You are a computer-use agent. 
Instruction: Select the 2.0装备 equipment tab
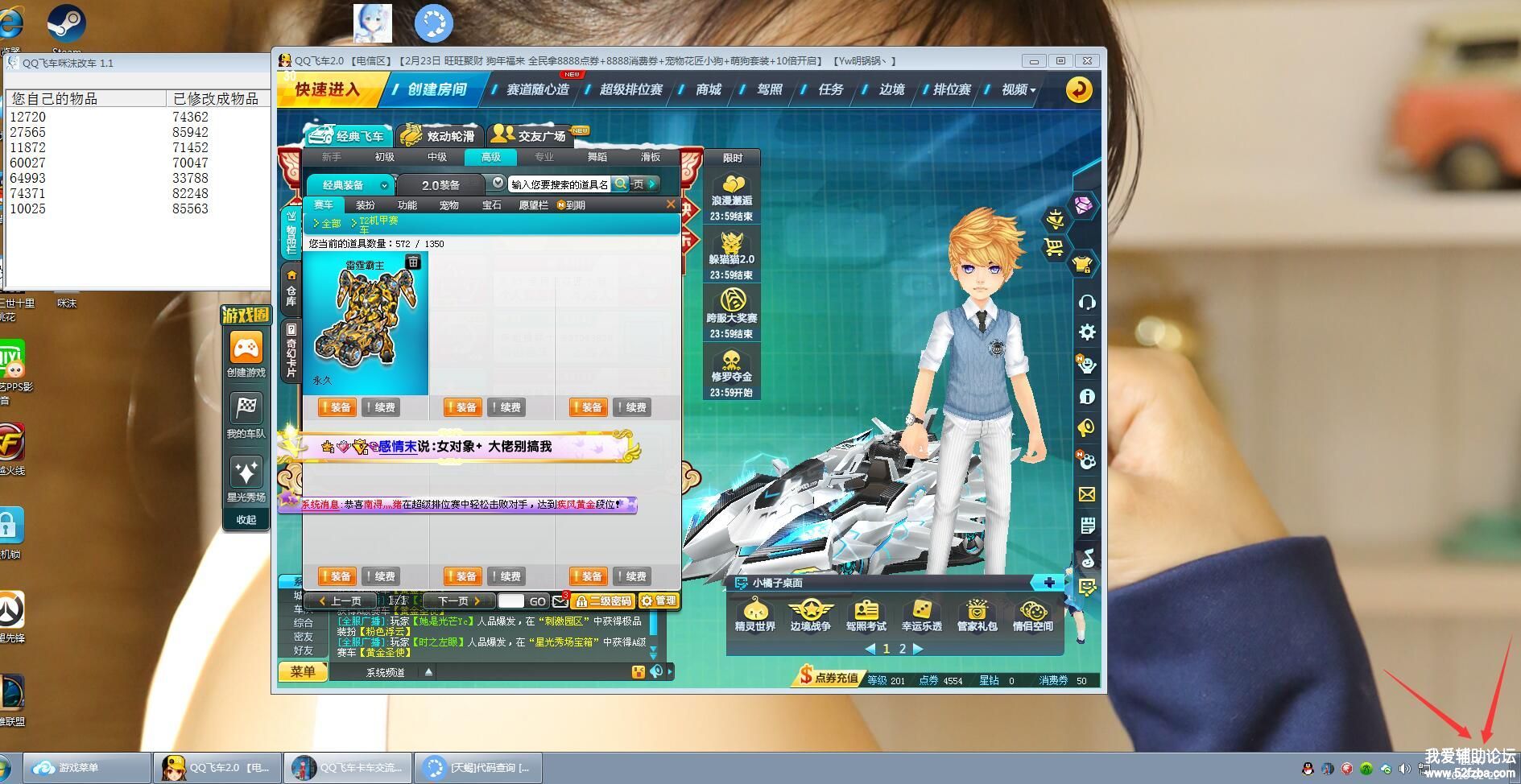tap(440, 185)
